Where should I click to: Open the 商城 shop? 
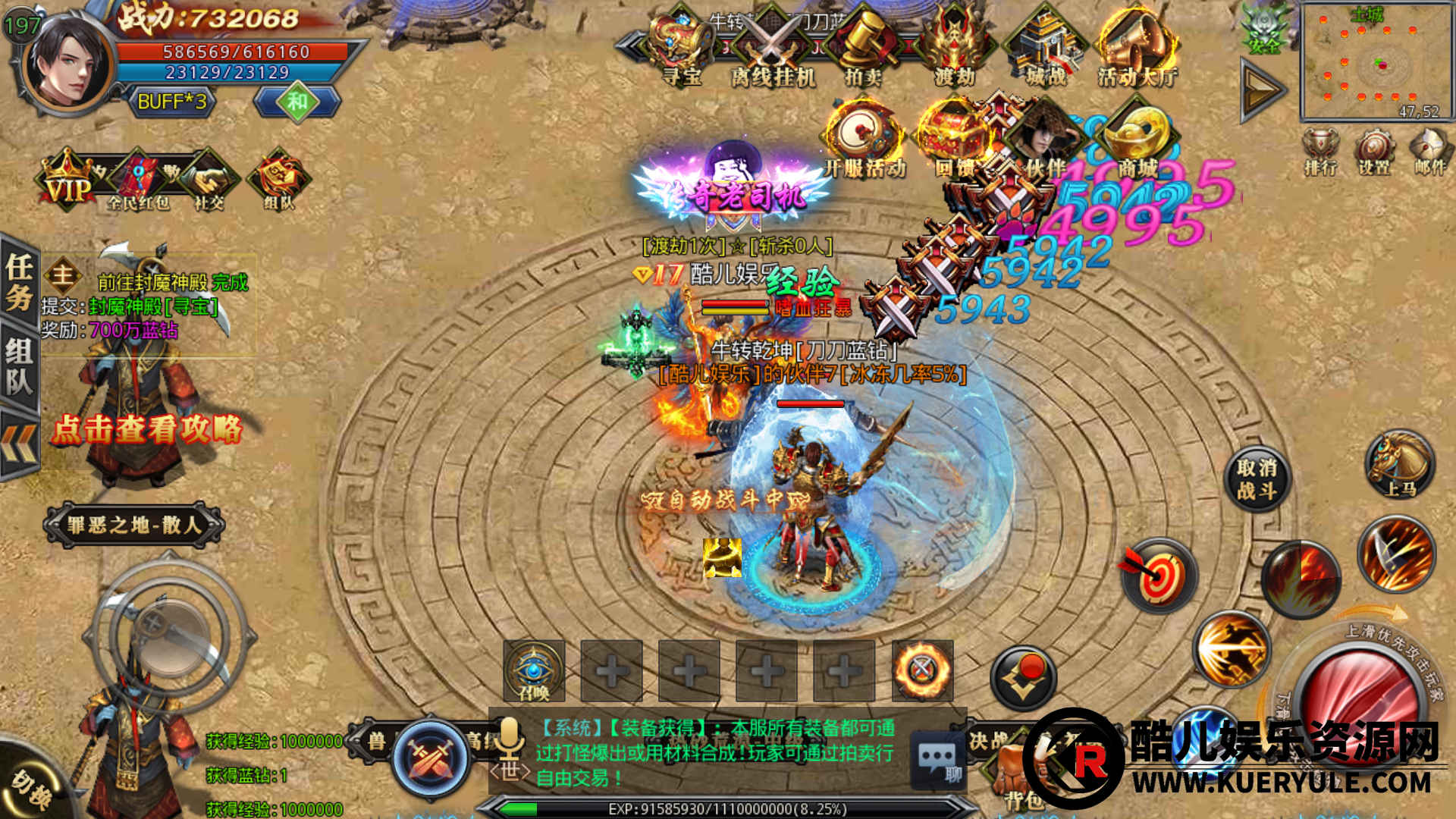pos(1137,140)
